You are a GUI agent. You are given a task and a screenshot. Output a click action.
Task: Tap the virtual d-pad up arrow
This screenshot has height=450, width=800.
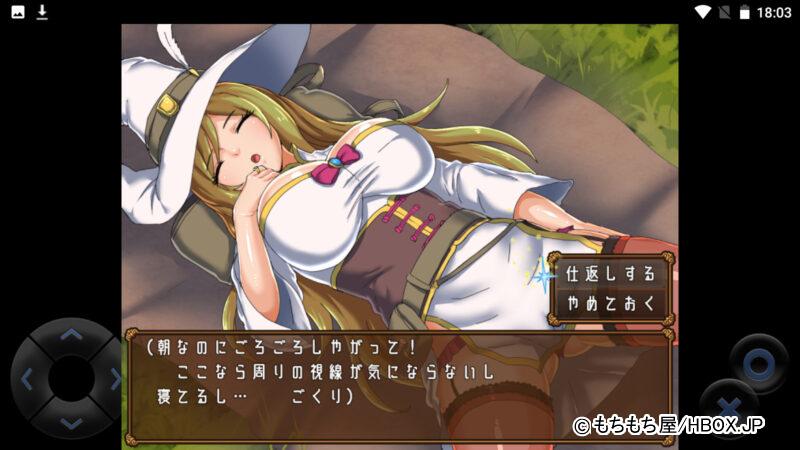(x=70, y=336)
